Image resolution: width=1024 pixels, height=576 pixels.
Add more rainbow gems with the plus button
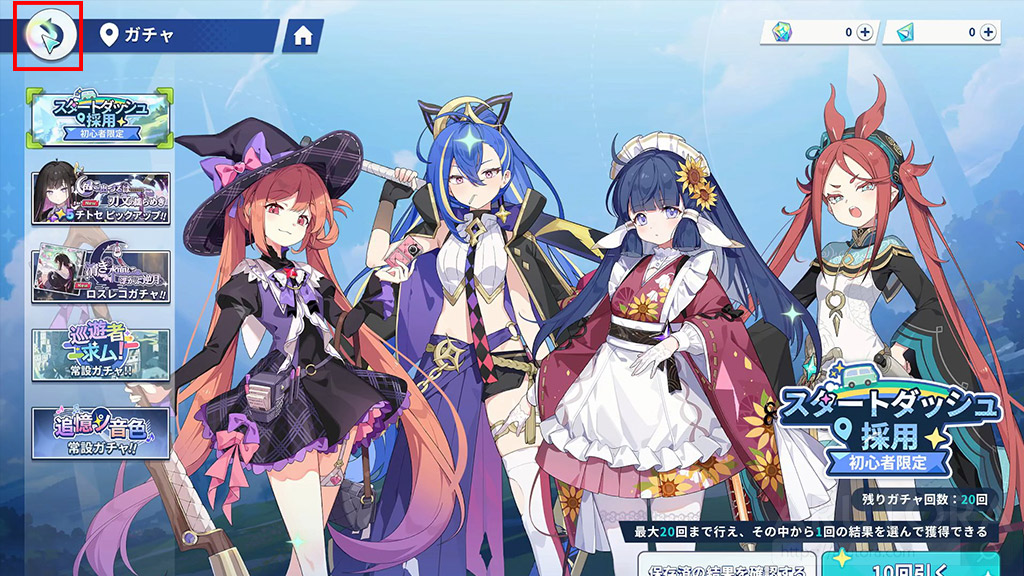[x=865, y=33]
